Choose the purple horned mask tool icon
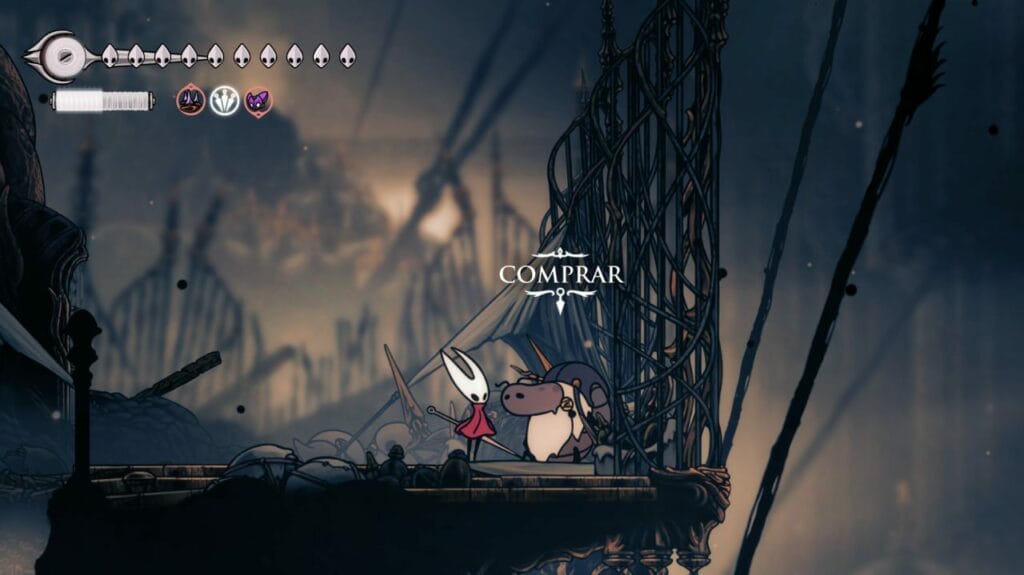The image size is (1024, 575). click(258, 101)
